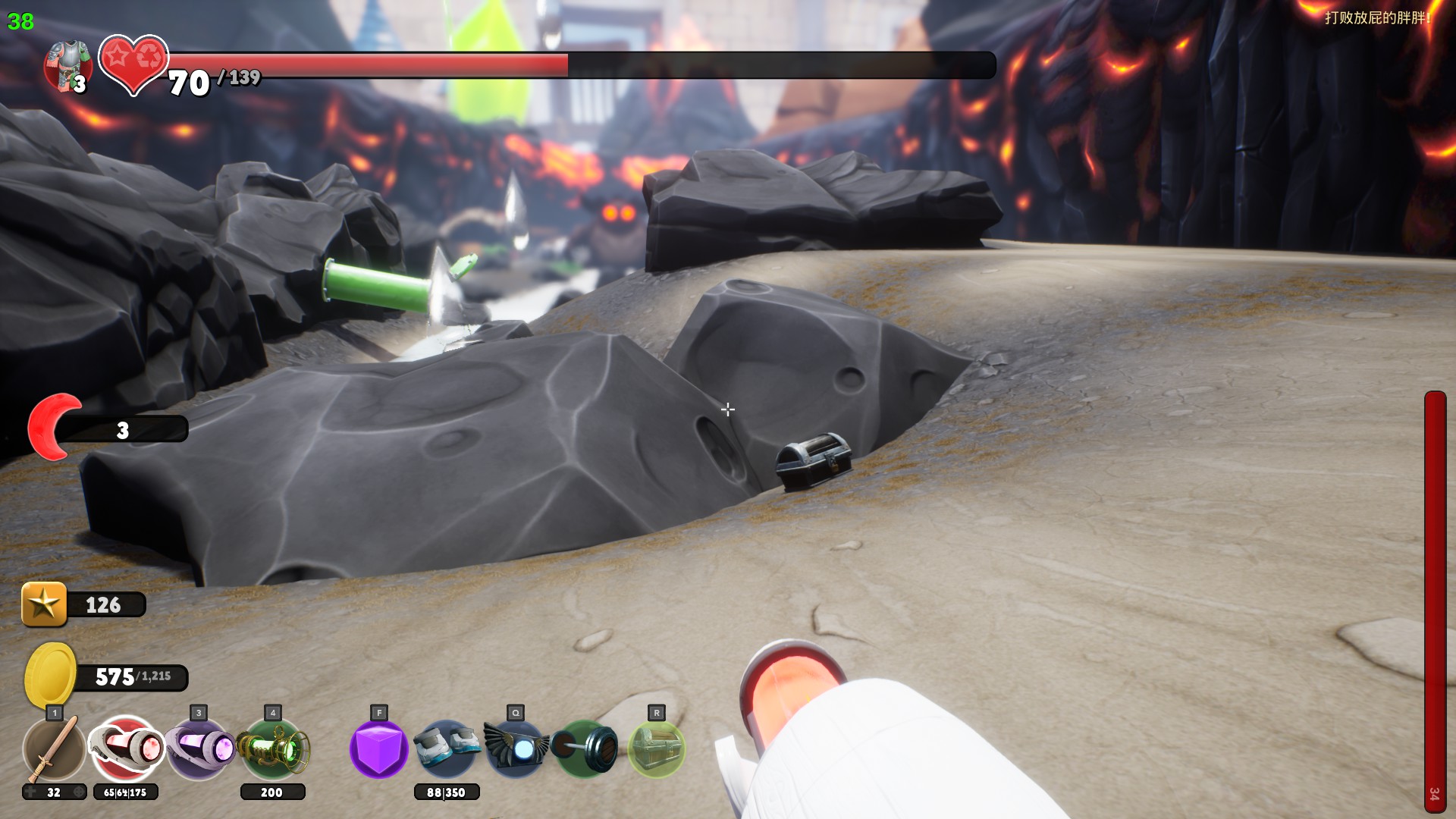Select the wooden sword weapon slot
This screenshot has height=819, width=1456.
[x=53, y=749]
